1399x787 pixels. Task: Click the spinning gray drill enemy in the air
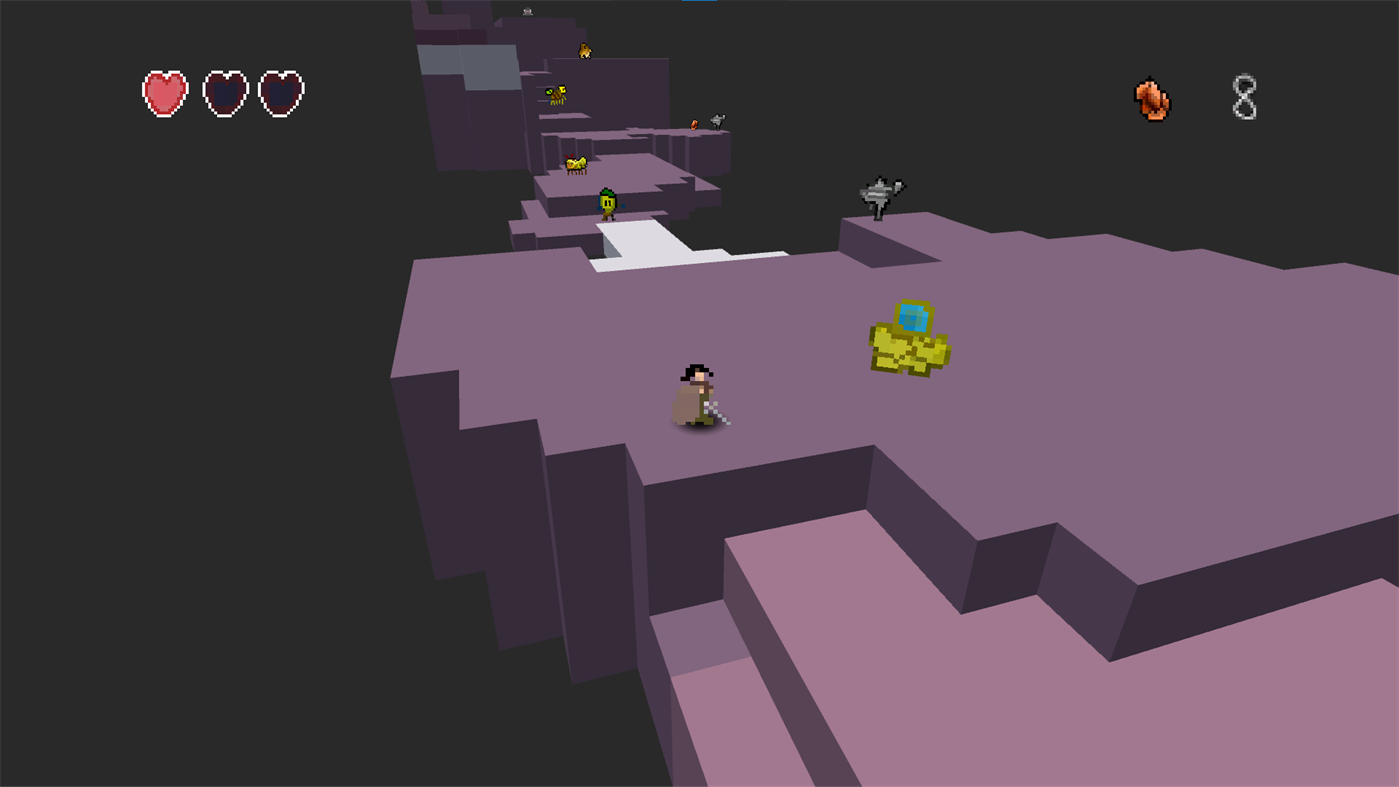[878, 192]
